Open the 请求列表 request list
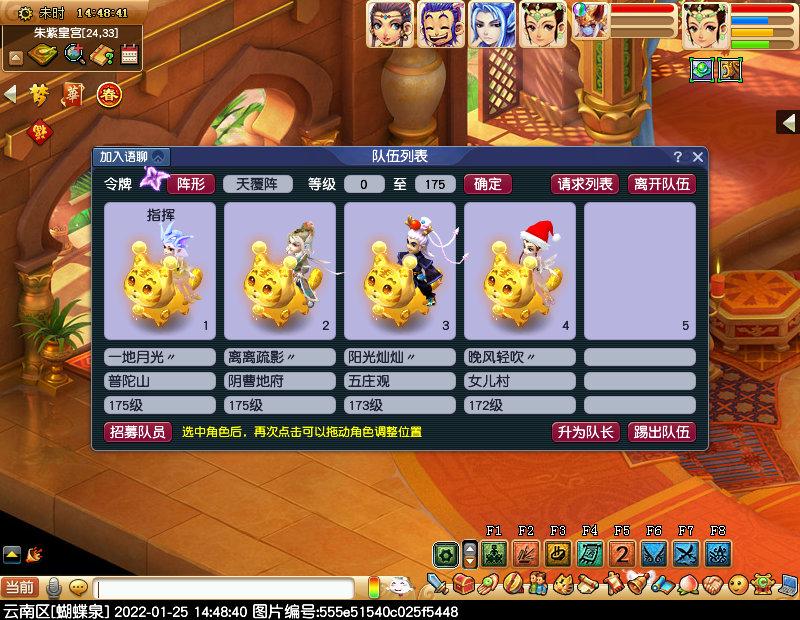800x620 pixels. click(x=585, y=184)
